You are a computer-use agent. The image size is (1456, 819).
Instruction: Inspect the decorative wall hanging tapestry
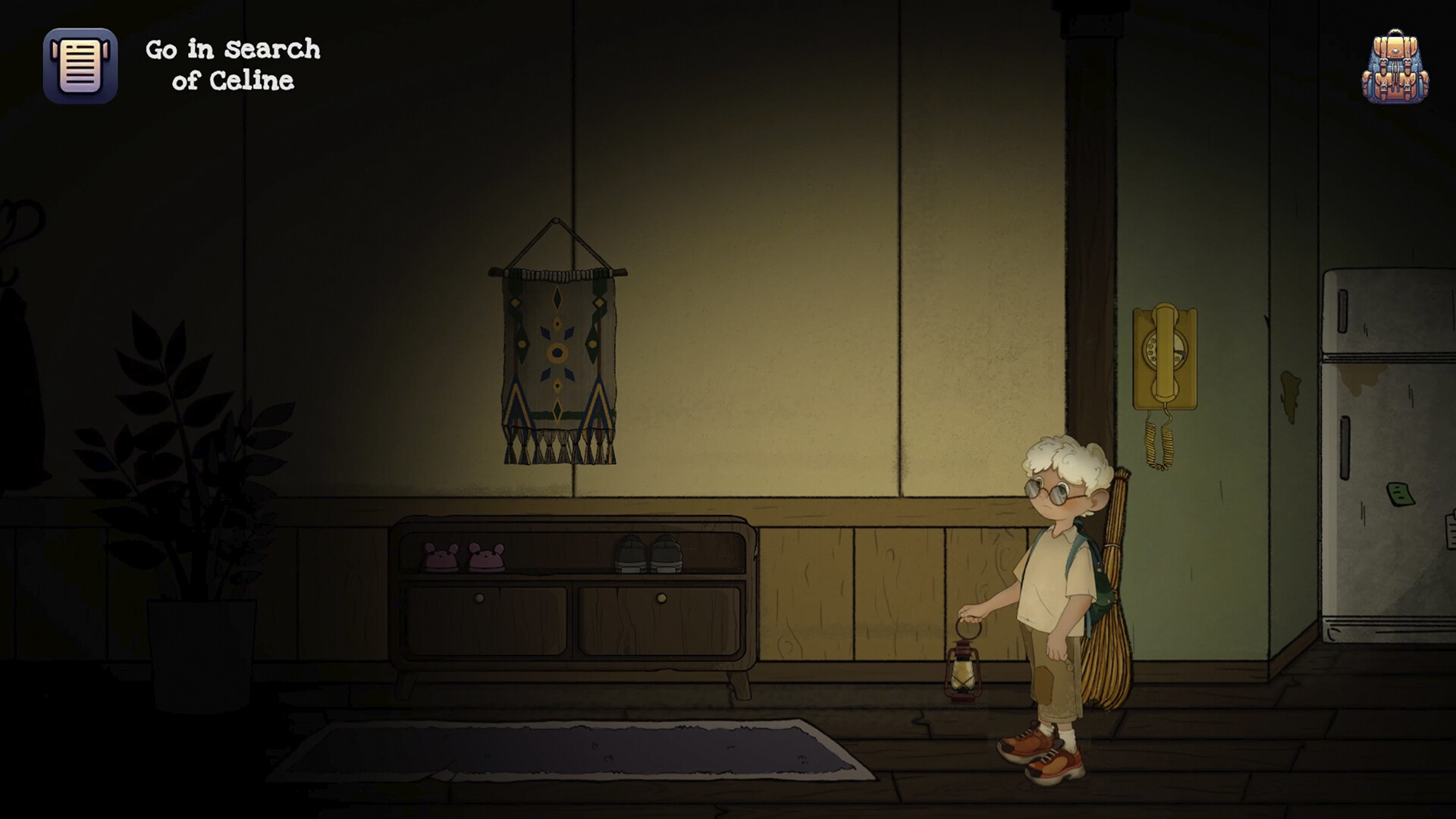click(557, 349)
